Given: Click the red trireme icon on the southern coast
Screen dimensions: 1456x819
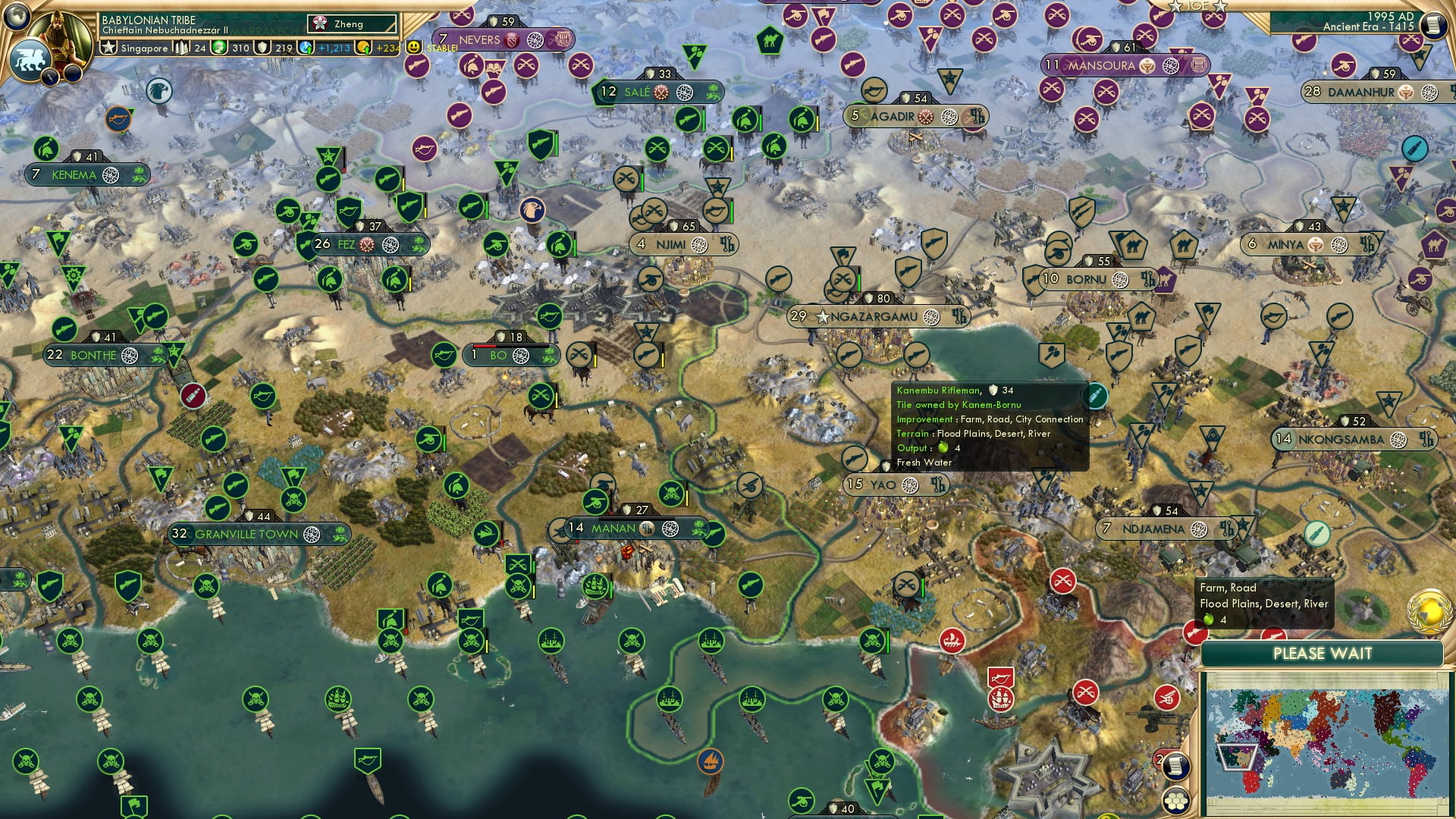Looking at the screenshot, I should click(x=952, y=641).
